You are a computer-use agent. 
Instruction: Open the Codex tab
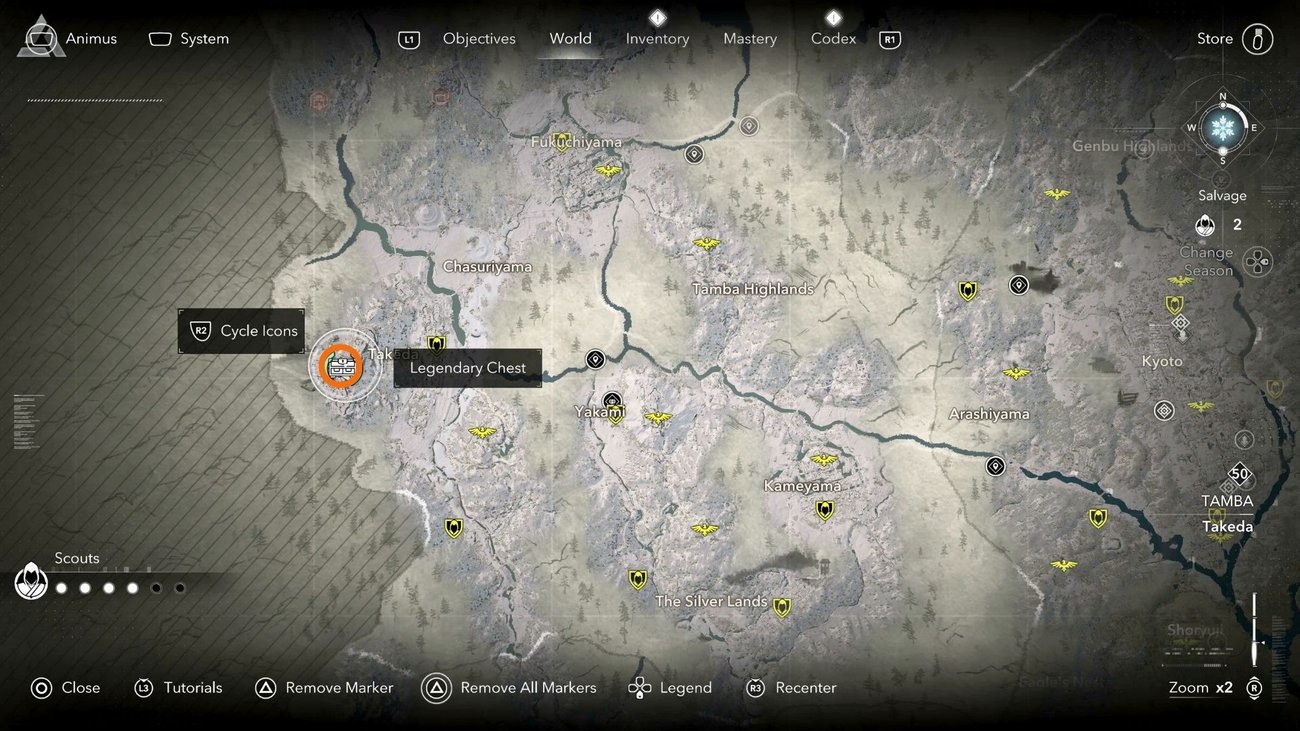click(832, 38)
